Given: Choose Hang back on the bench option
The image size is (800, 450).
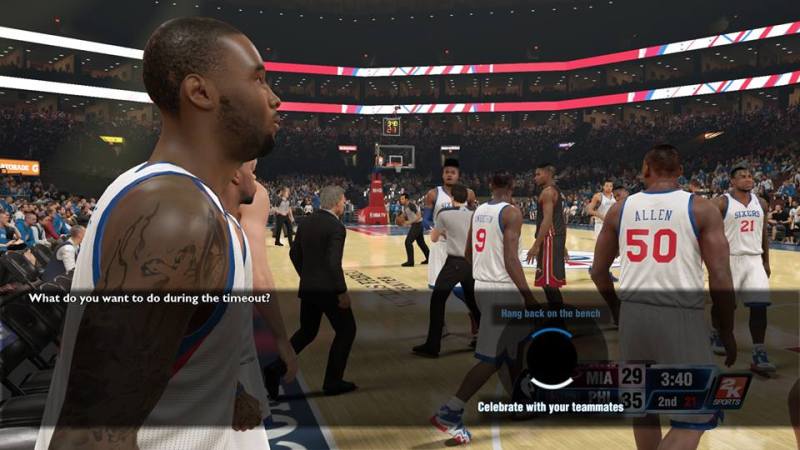Looking at the screenshot, I should coord(549,314).
